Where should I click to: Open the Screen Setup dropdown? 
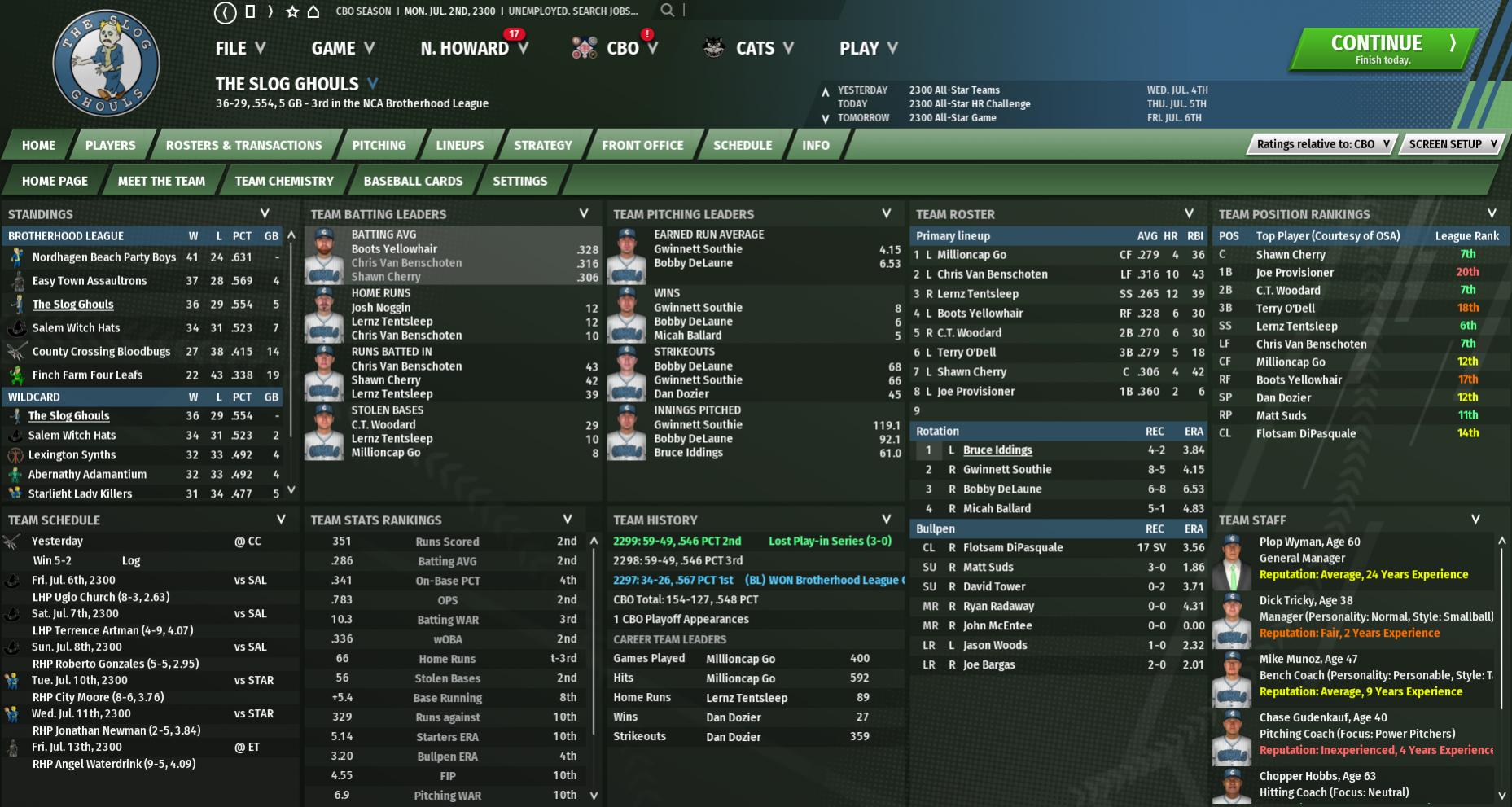coord(1452,144)
